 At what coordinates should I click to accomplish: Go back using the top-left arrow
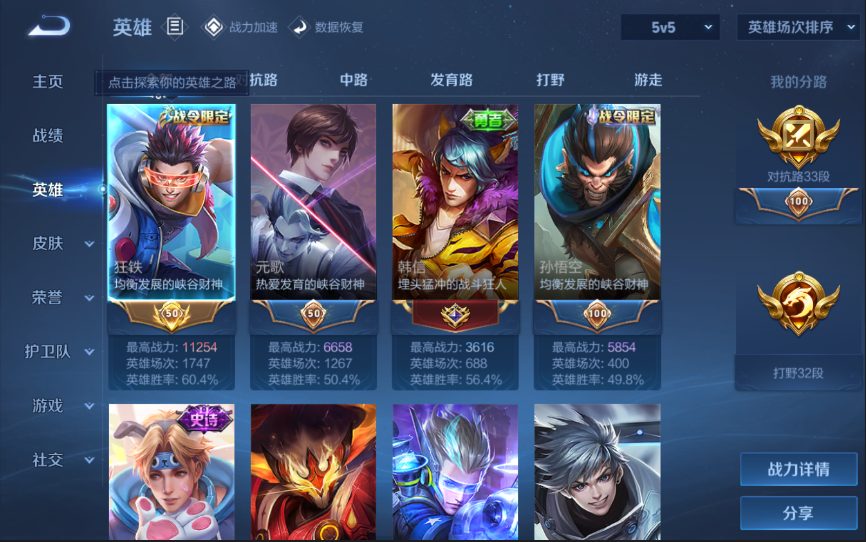[x=49, y=26]
